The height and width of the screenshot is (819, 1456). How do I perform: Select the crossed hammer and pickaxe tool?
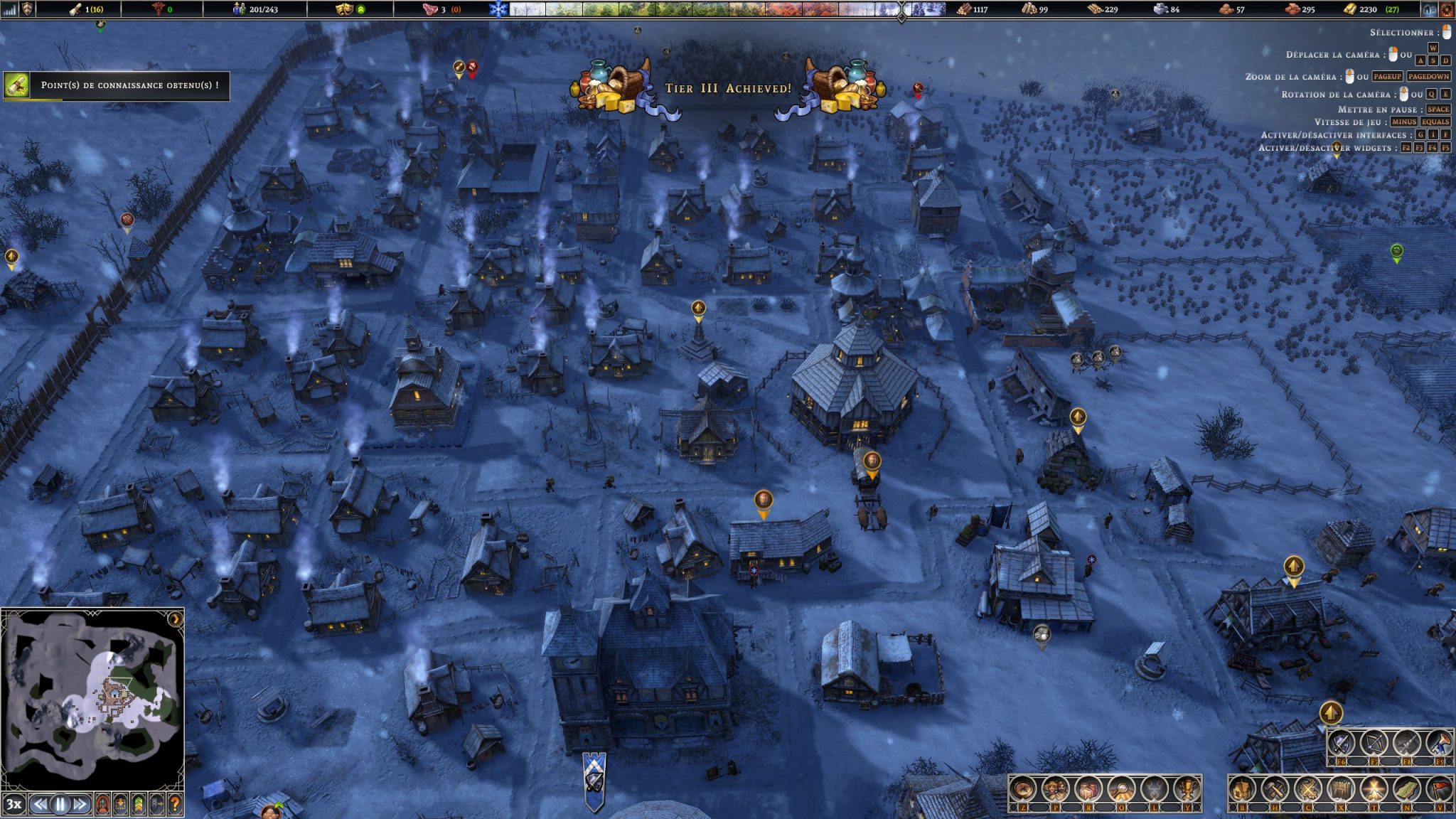coord(1275,789)
